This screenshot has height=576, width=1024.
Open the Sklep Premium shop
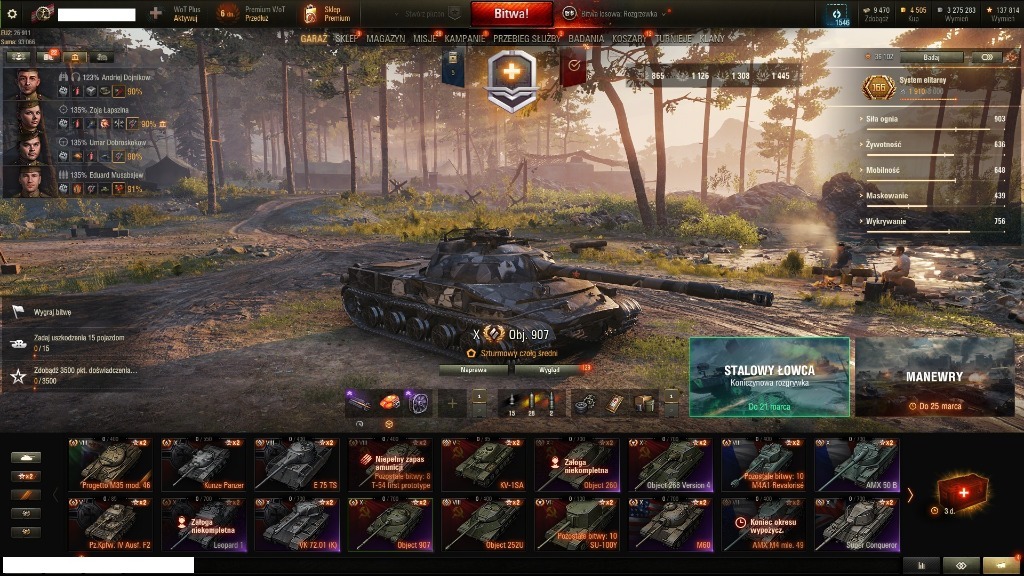pyautogui.click(x=328, y=14)
